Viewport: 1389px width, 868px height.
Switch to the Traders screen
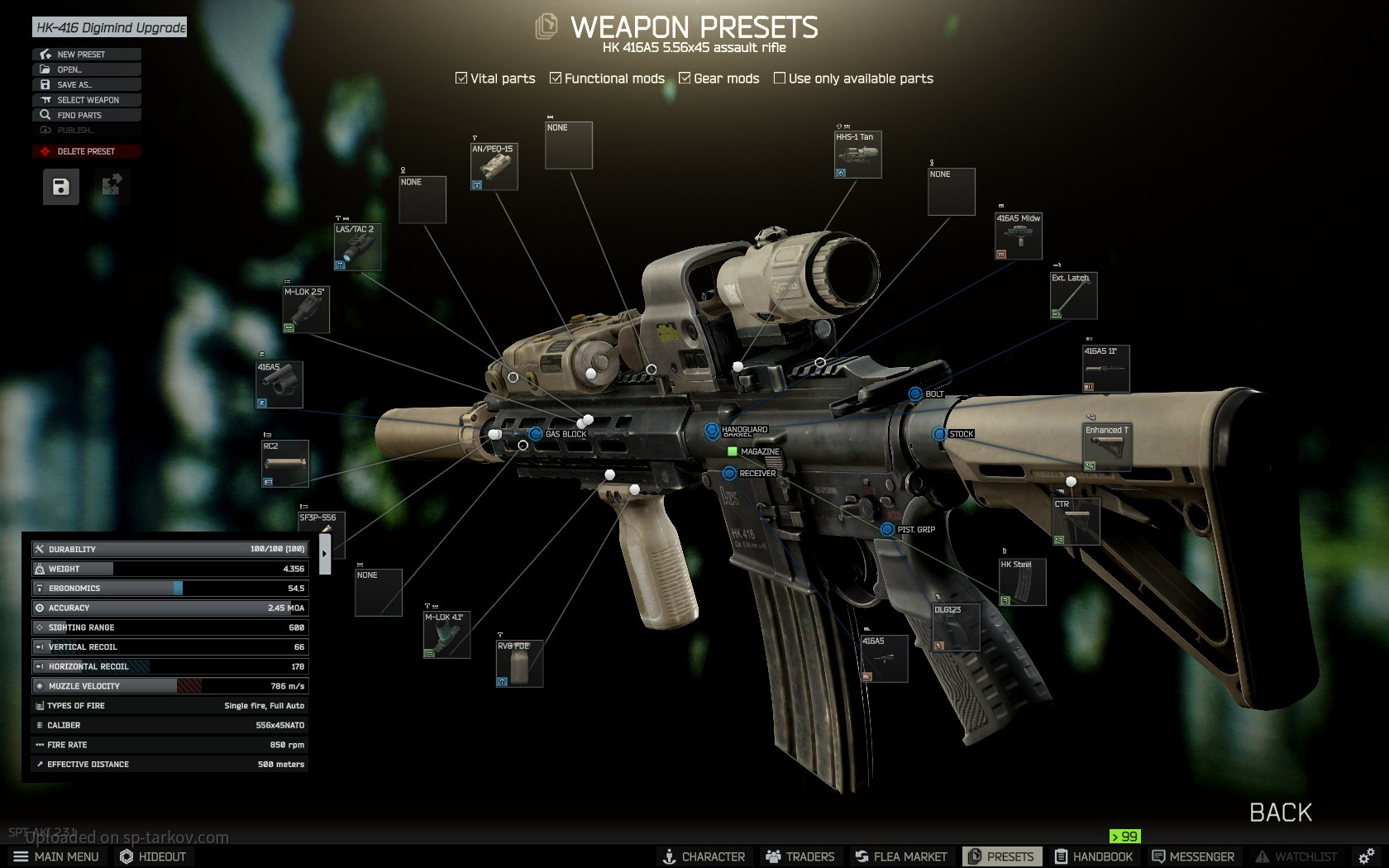pos(800,856)
